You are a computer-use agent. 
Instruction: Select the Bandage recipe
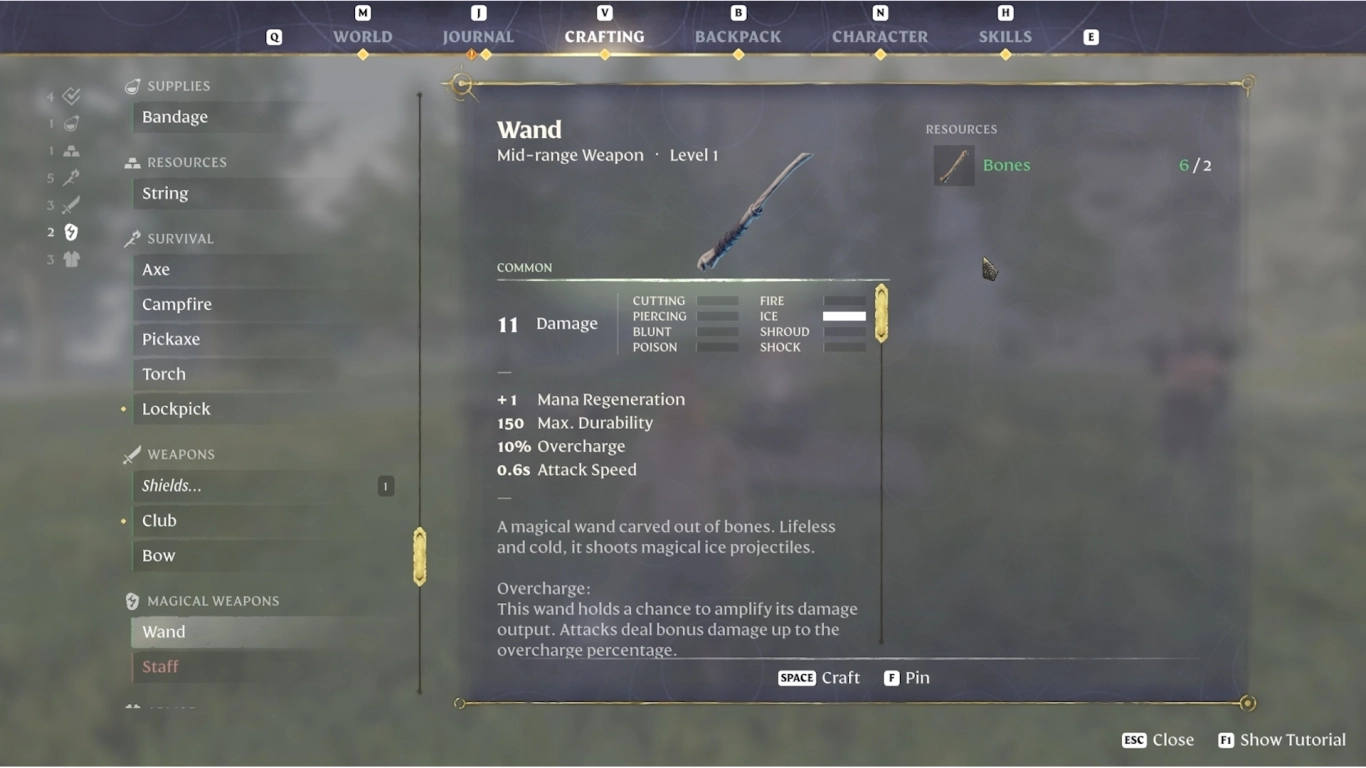pos(175,117)
